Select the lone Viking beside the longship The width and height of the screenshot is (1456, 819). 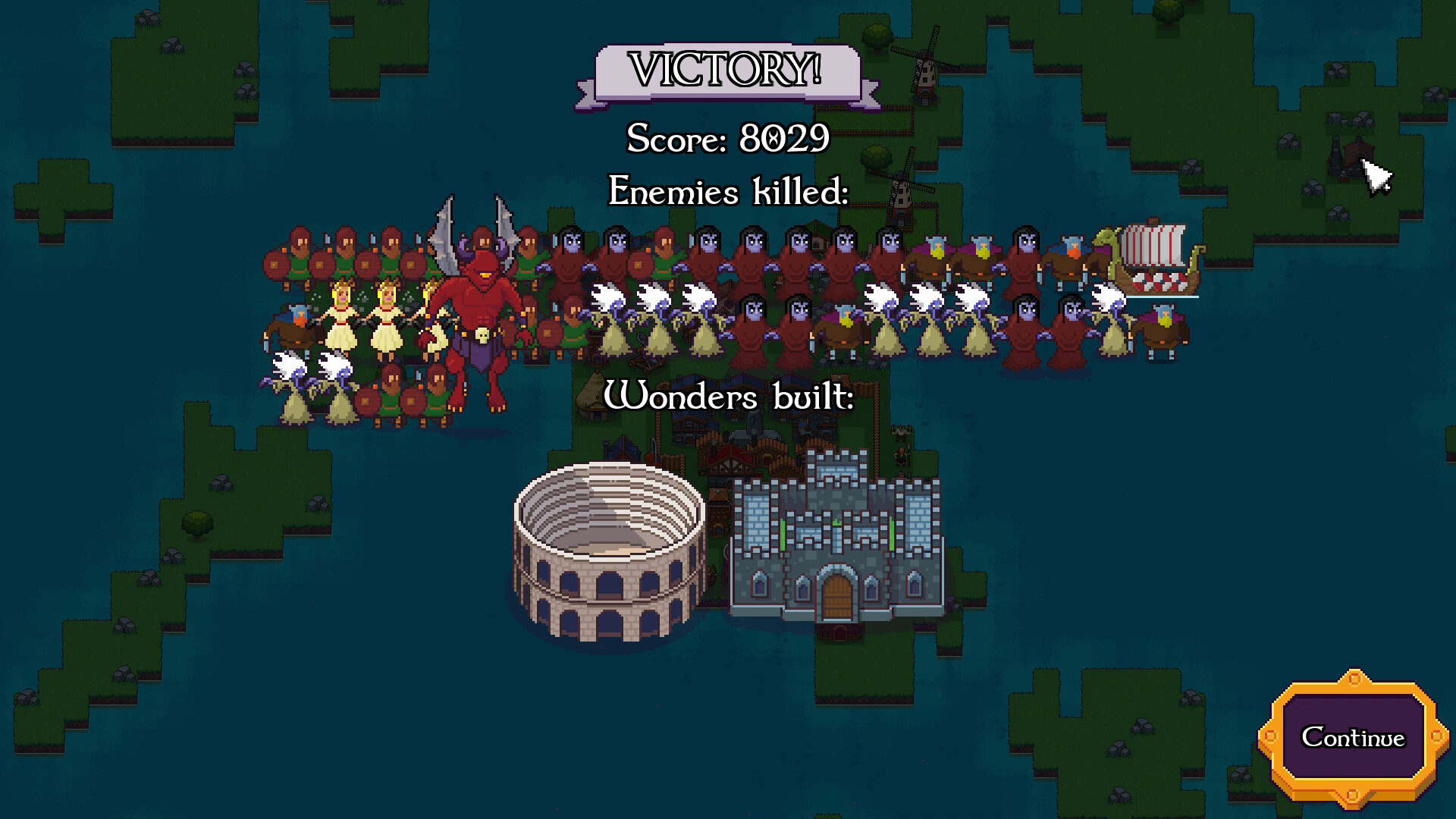tap(1163, 334)
